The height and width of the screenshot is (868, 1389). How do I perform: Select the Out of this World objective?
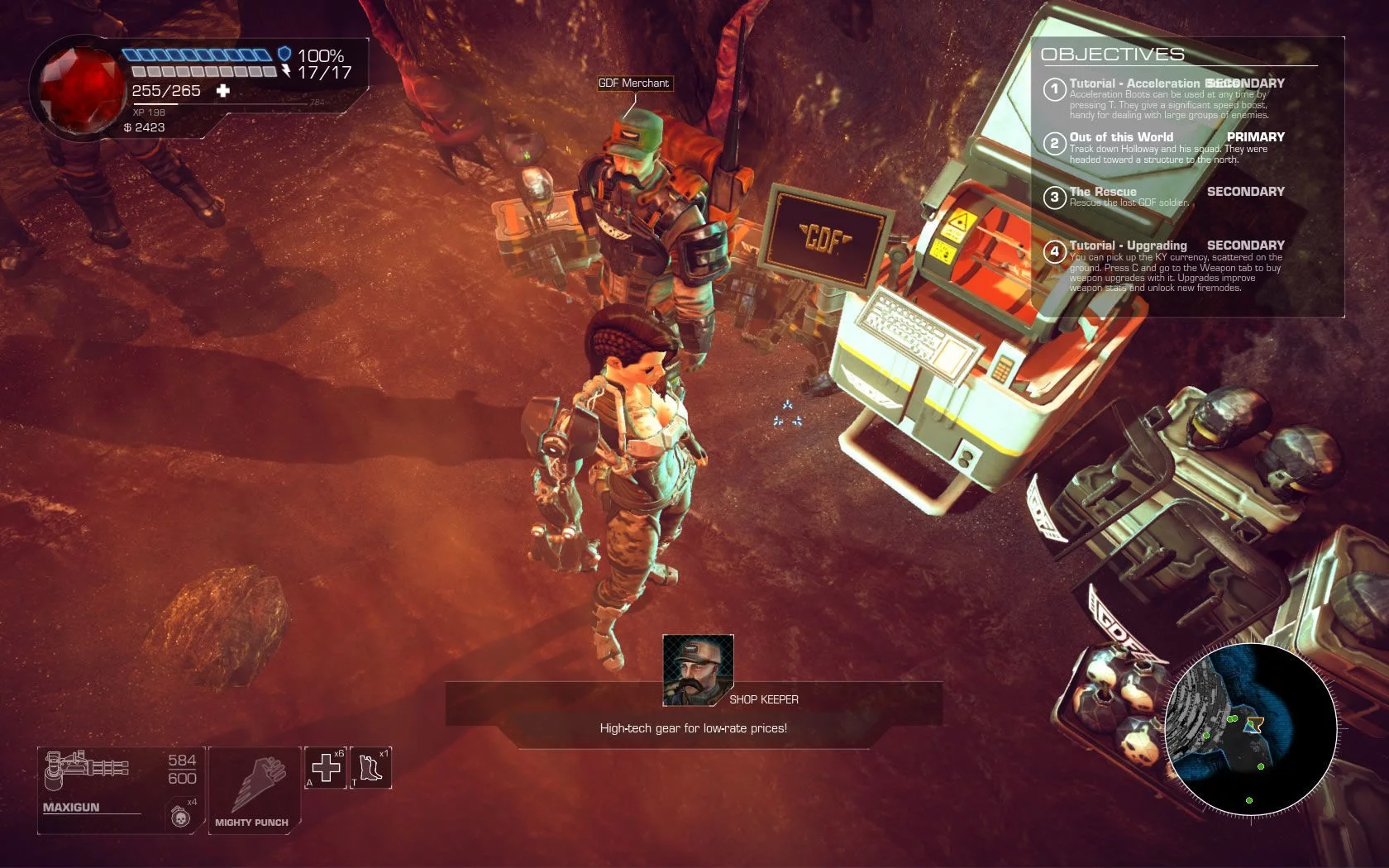click(x=1121, y=137)
